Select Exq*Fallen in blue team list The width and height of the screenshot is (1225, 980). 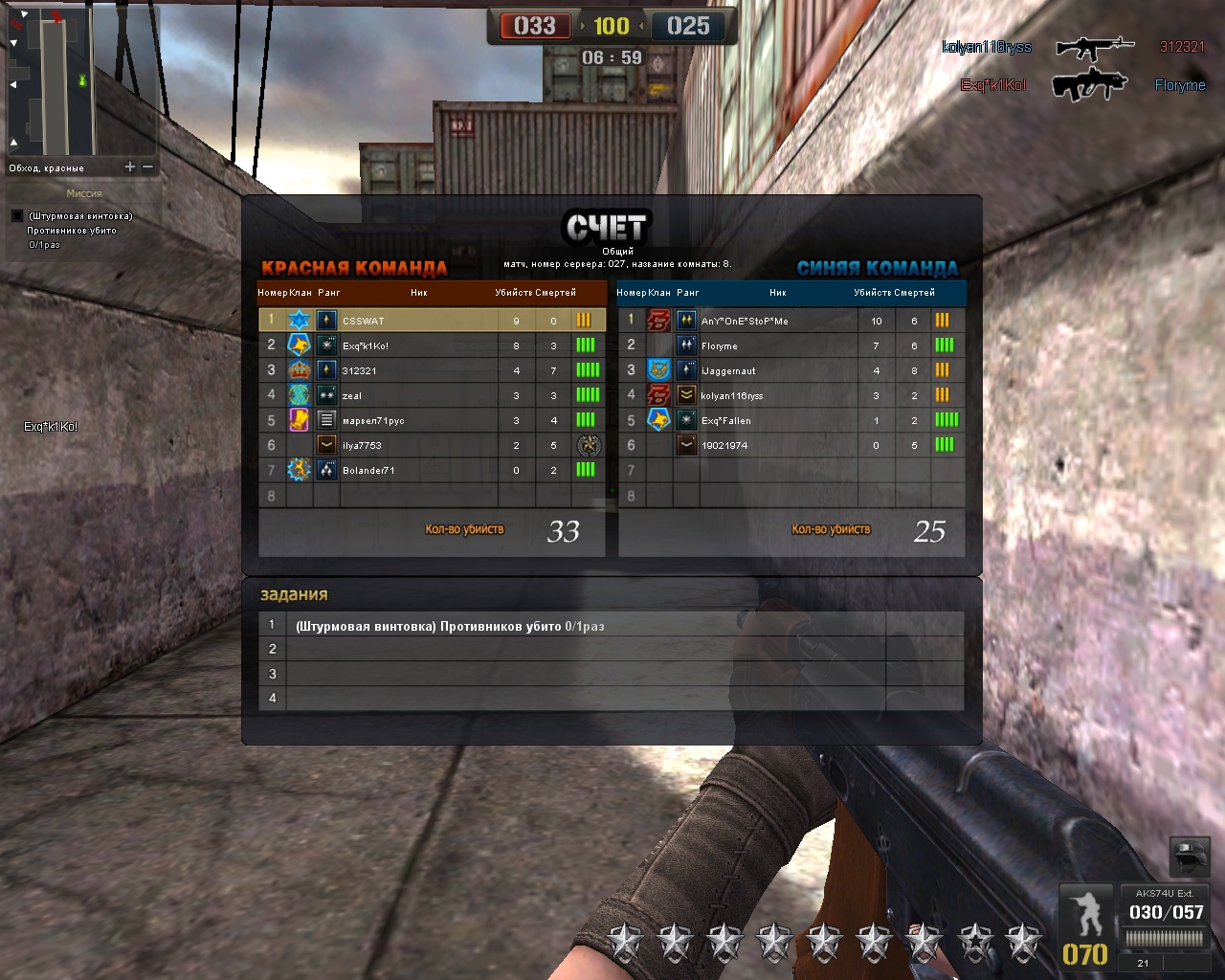coord(726,420)
